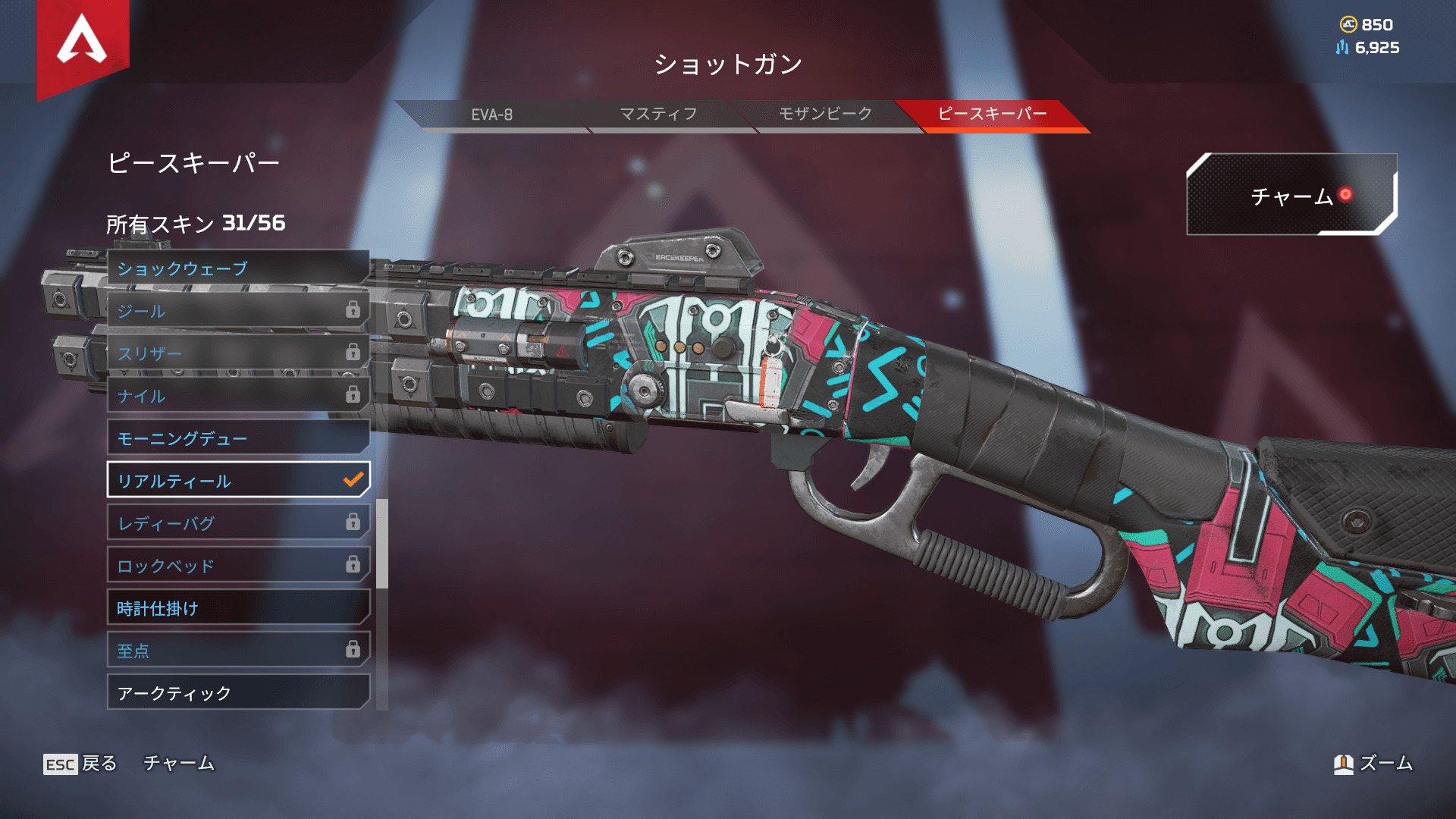Select the ショックウェーブ skin
Image resolution: width=1456 pixels, height=819 pixels.
238,268
